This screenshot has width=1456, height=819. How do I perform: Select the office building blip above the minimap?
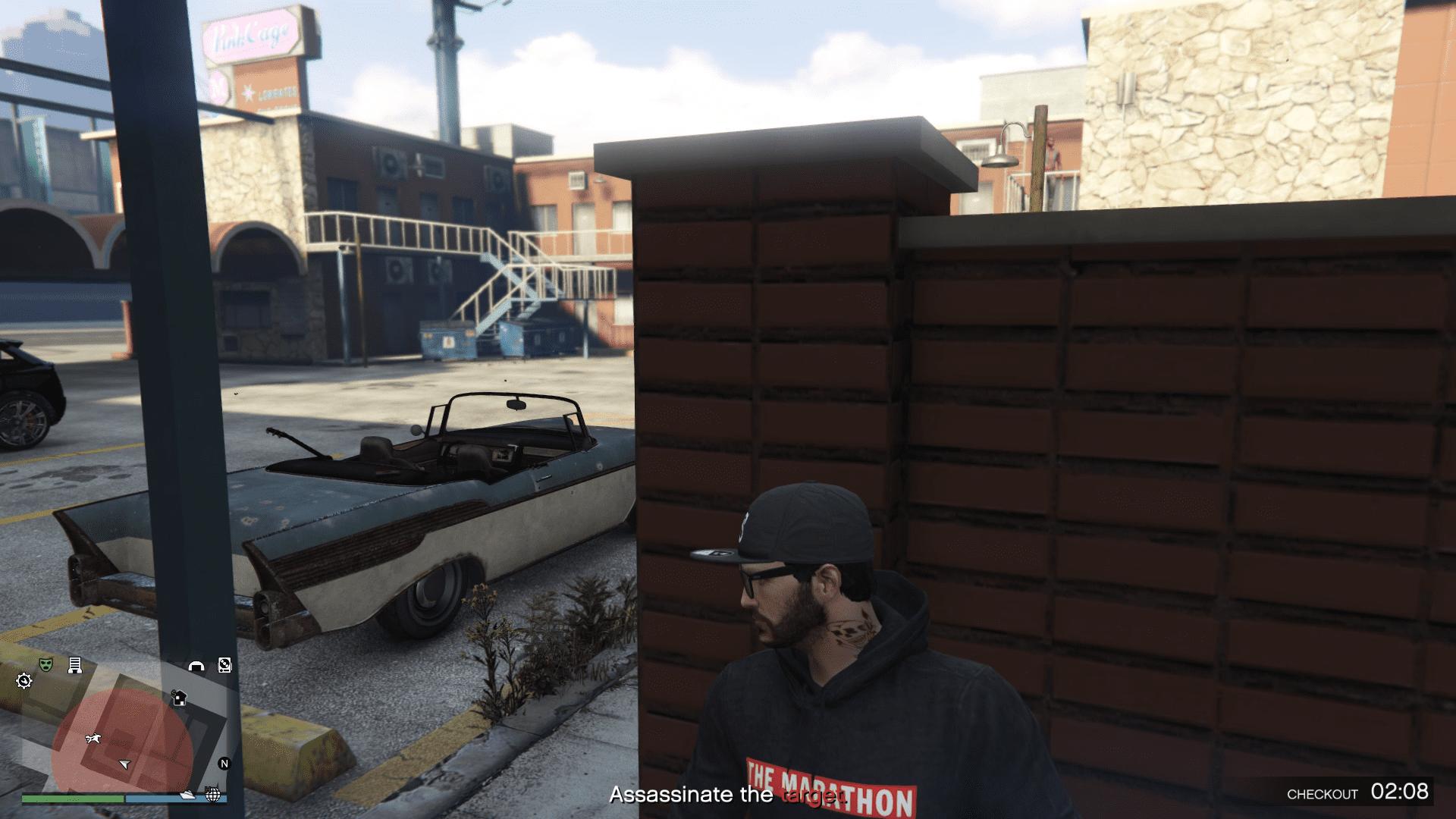coord(75,665)
